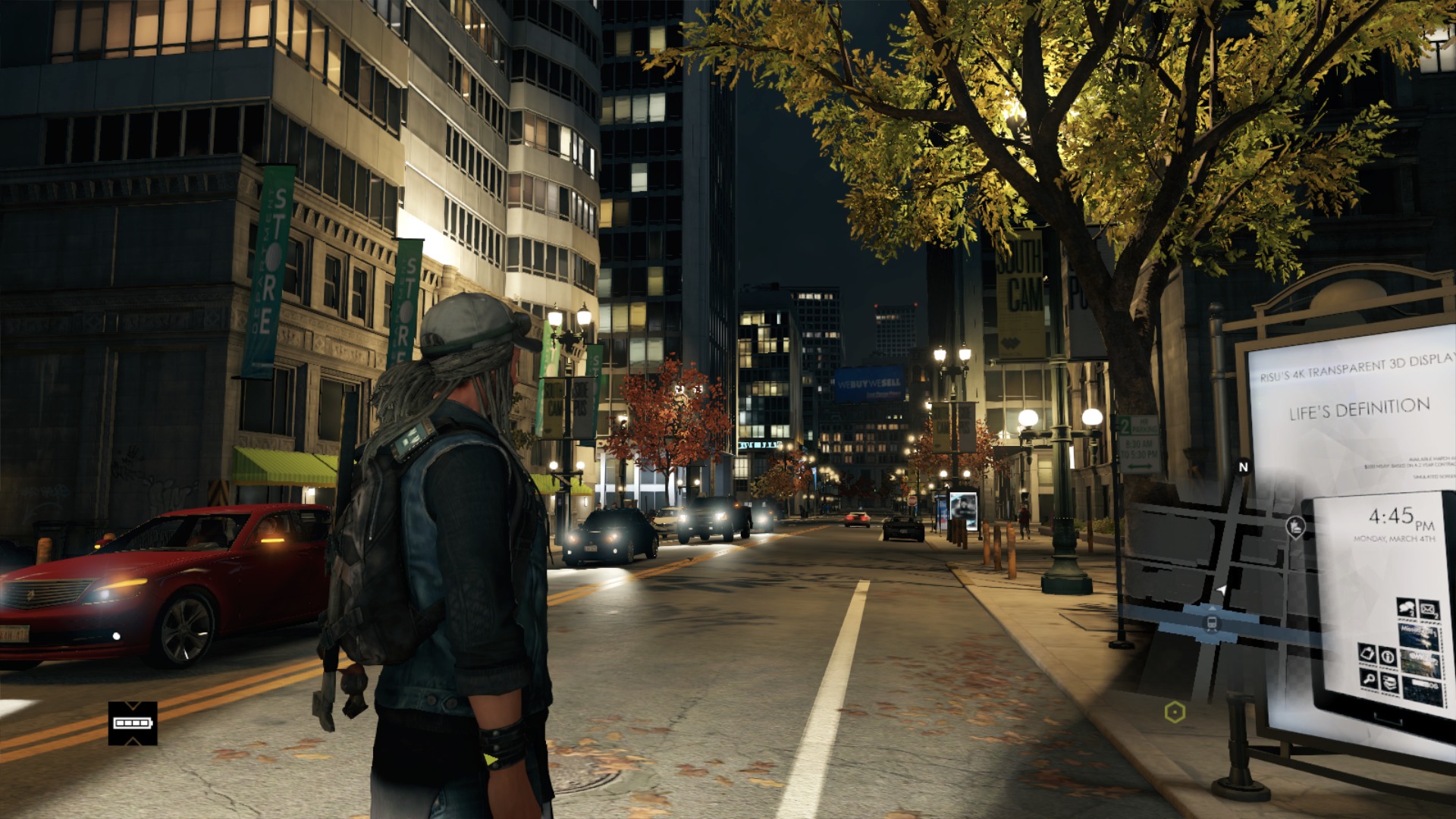This screenshot has height=819, width=1456.
Task: Click the phone battery icon
Action: tap(133, 723)
